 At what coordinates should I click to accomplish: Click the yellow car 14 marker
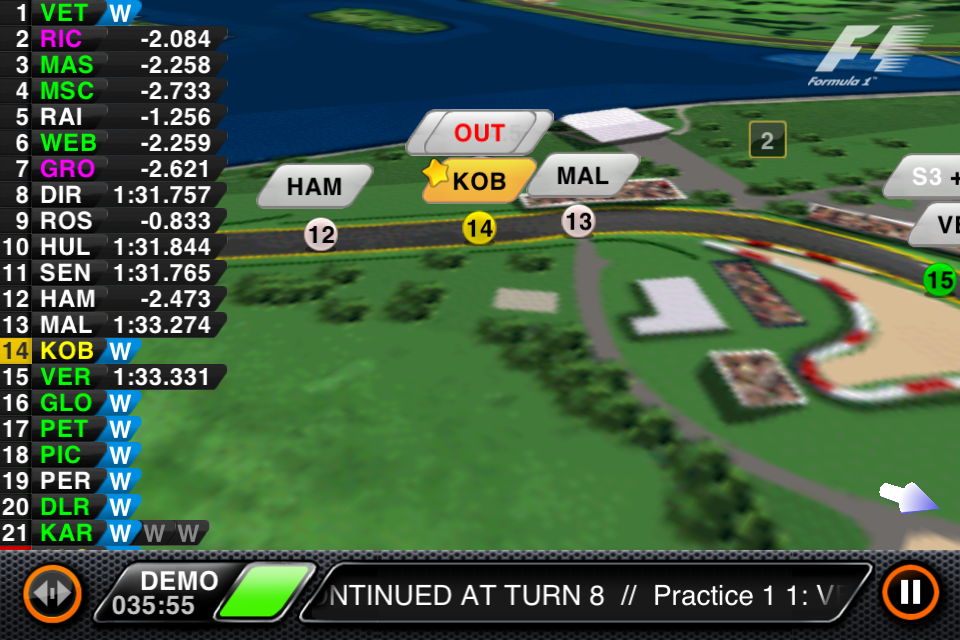point(479,228)
